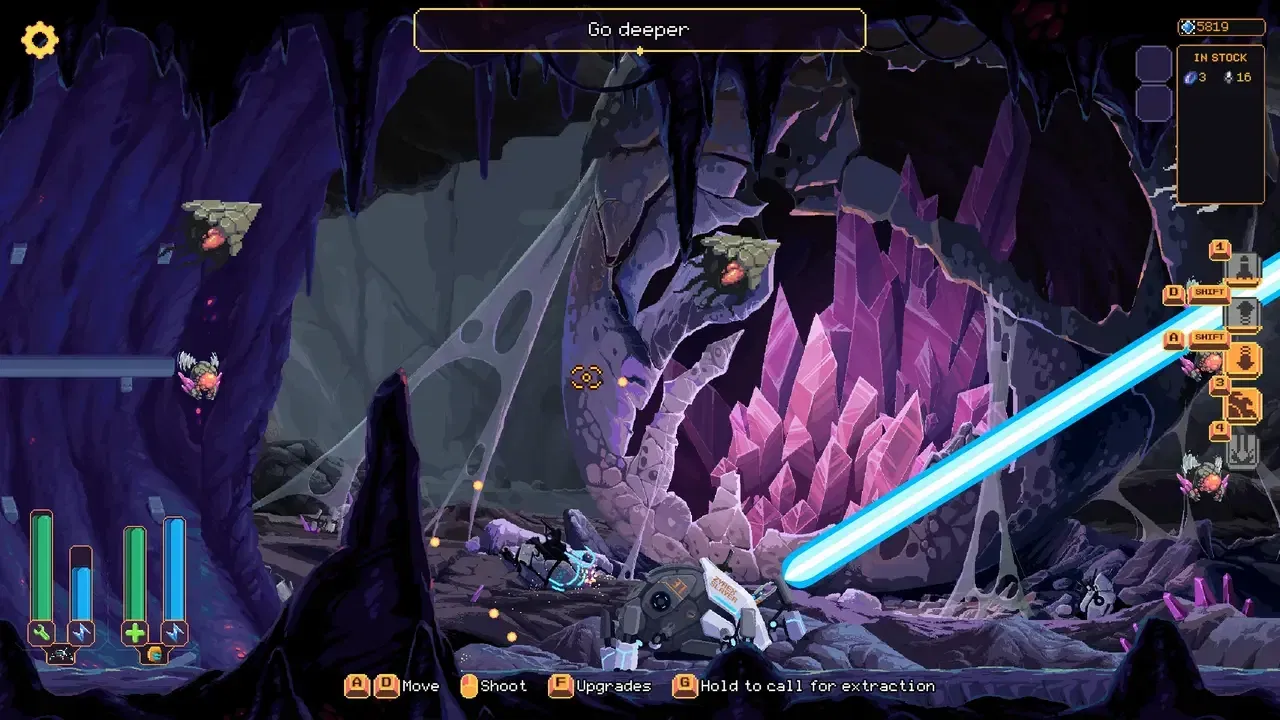Select the lightning energy icon under the blue bar

pyautogui.click(x=82, y=631)
